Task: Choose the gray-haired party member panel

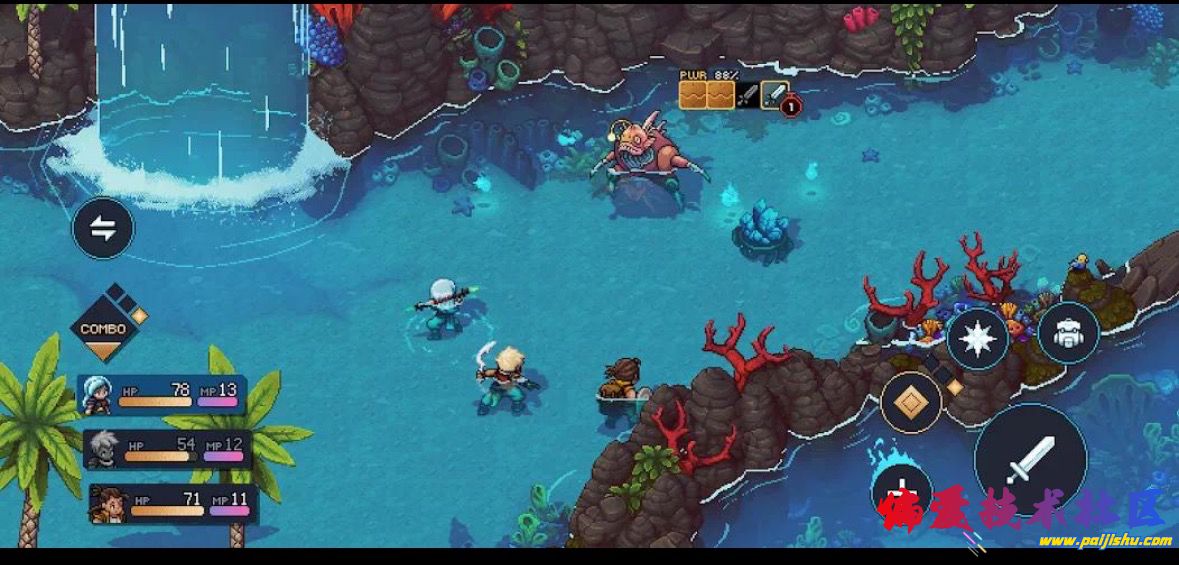Action: [166, 449]
